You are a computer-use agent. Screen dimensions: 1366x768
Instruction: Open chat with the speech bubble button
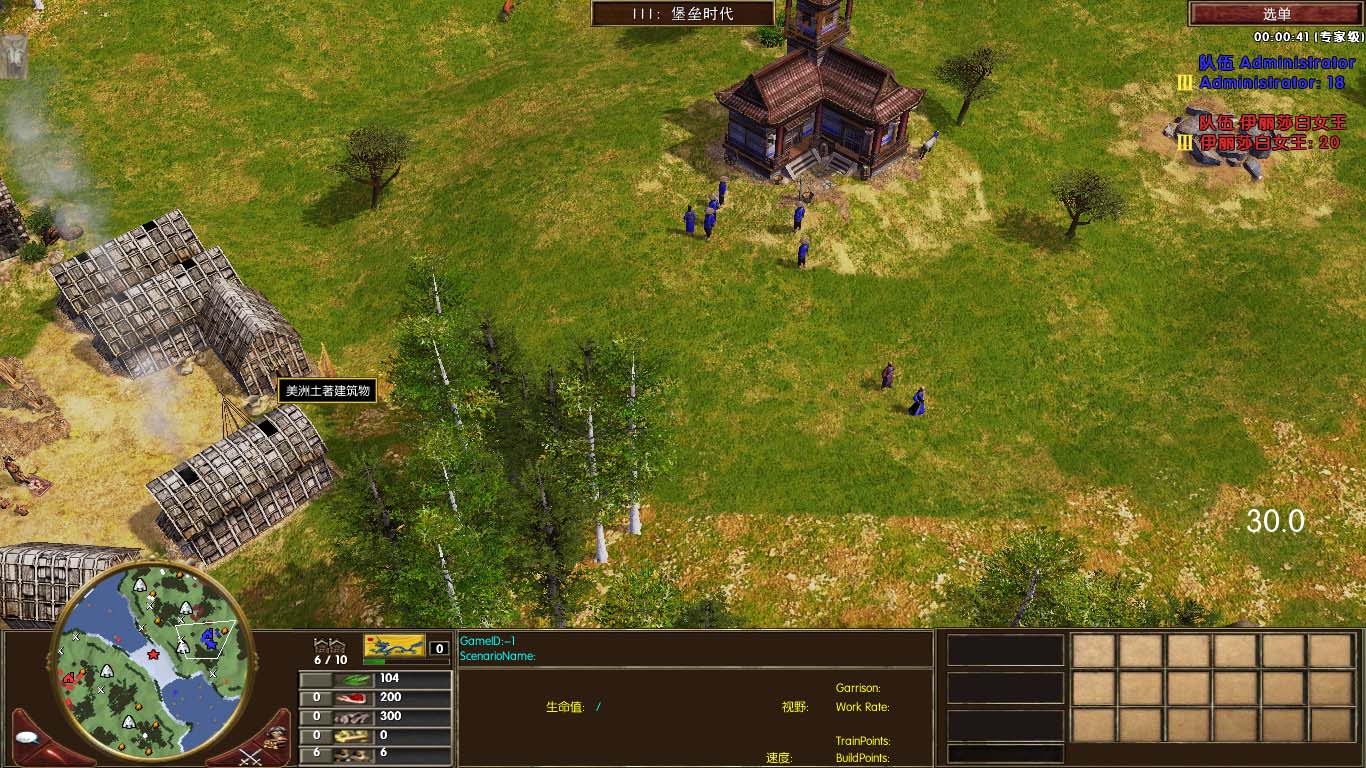[x=27, y=738]
